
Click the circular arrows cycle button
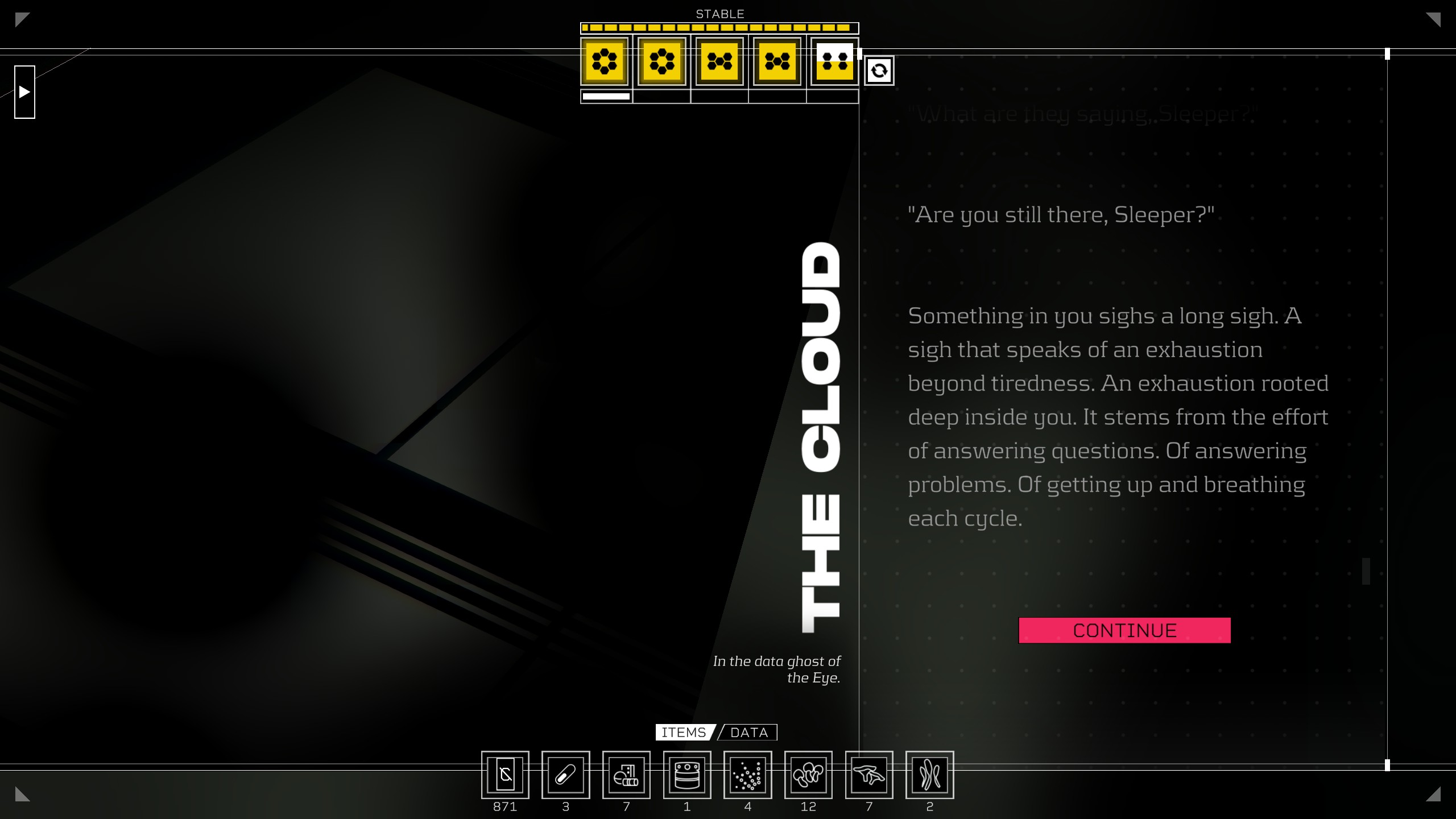pos(879,71)
